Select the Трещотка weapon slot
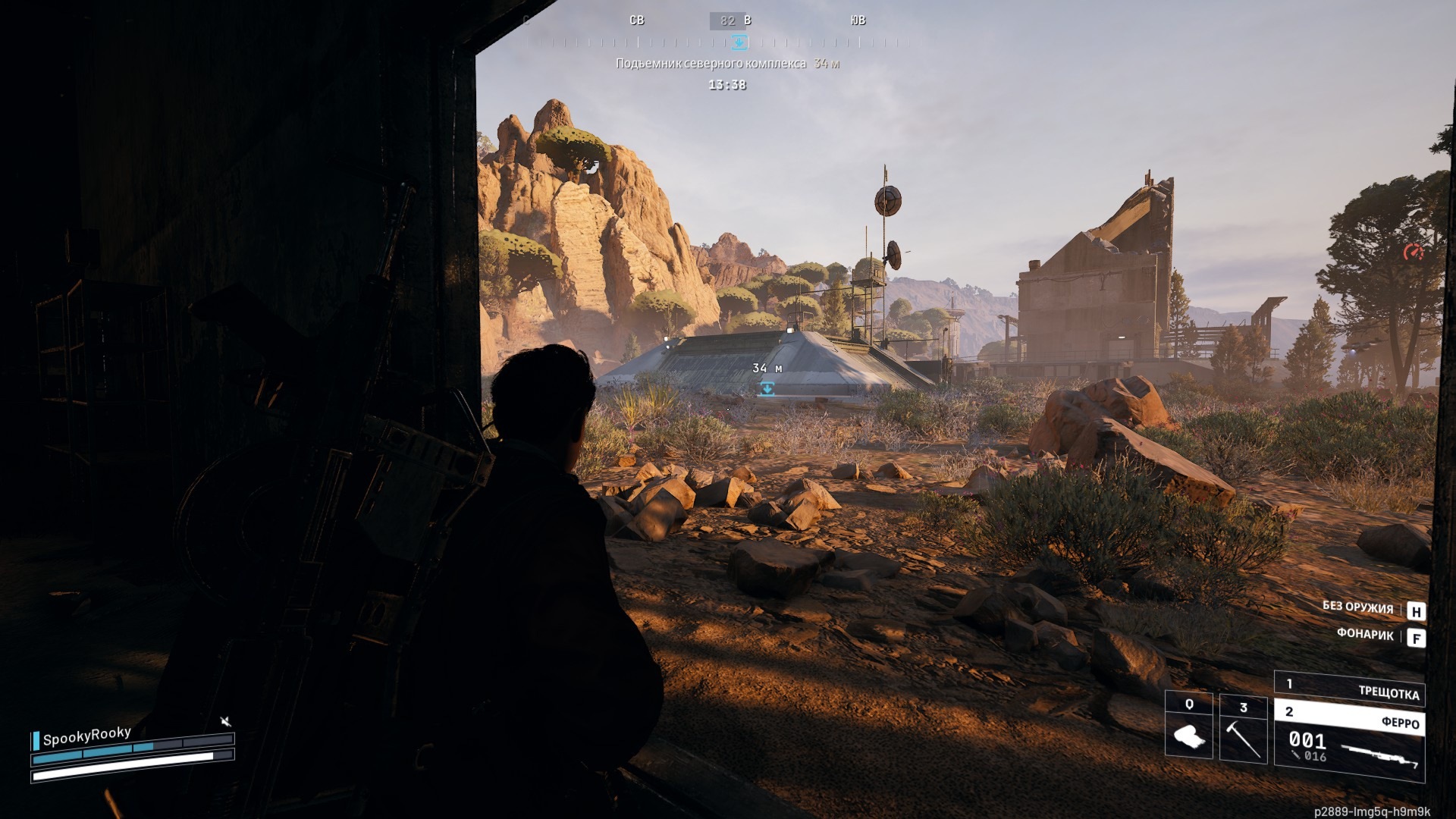 click(1350, 689)
